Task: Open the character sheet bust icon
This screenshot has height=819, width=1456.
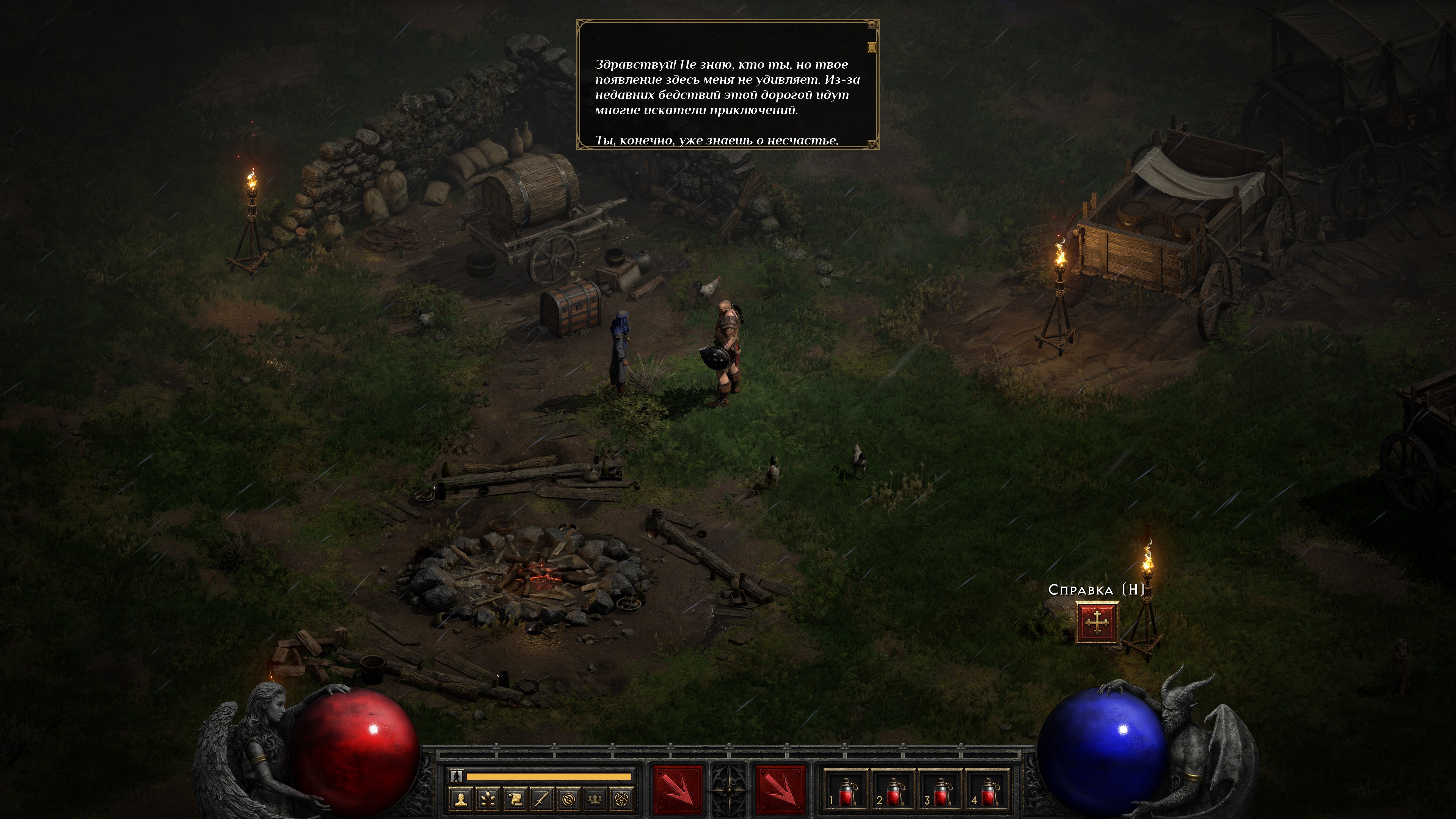Action: pos(462,799)
